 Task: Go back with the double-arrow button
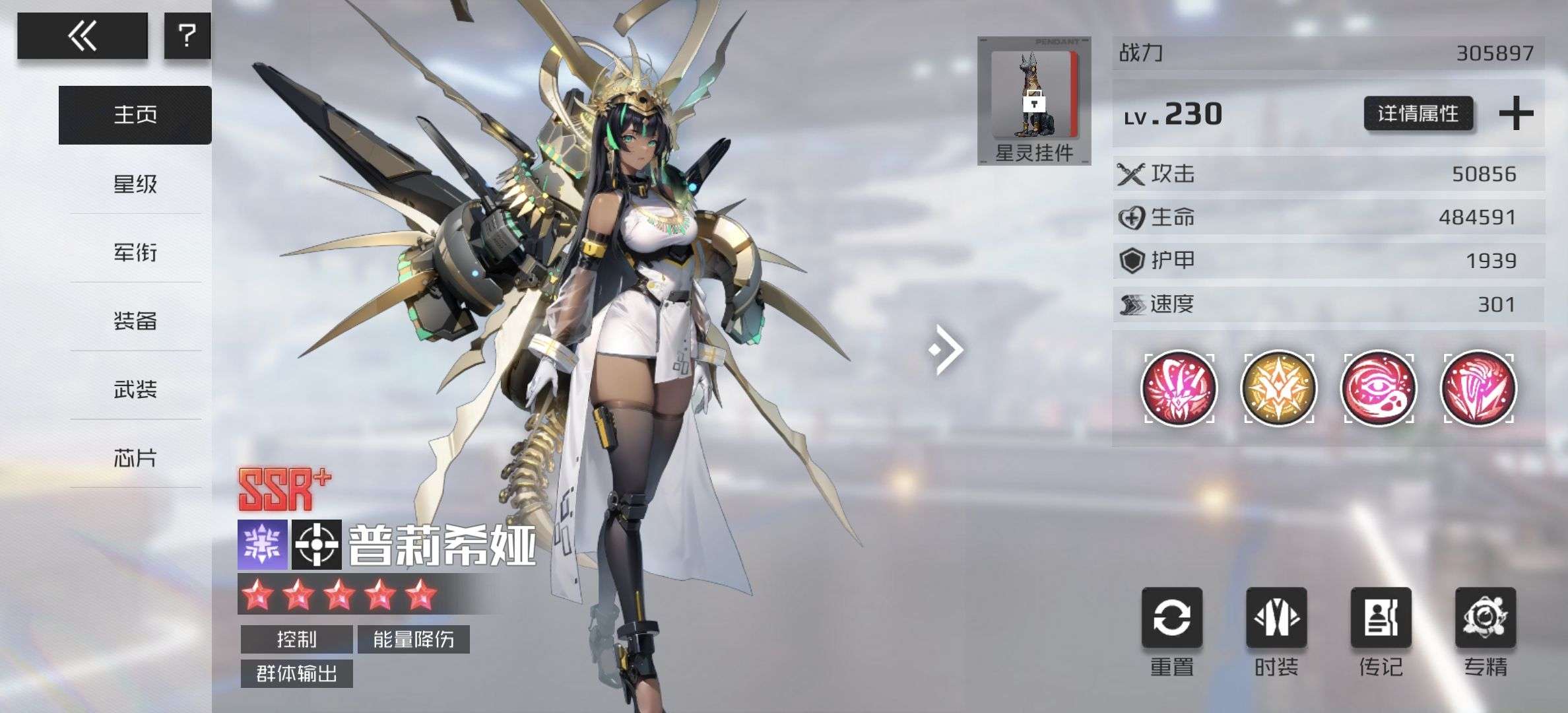82,36
